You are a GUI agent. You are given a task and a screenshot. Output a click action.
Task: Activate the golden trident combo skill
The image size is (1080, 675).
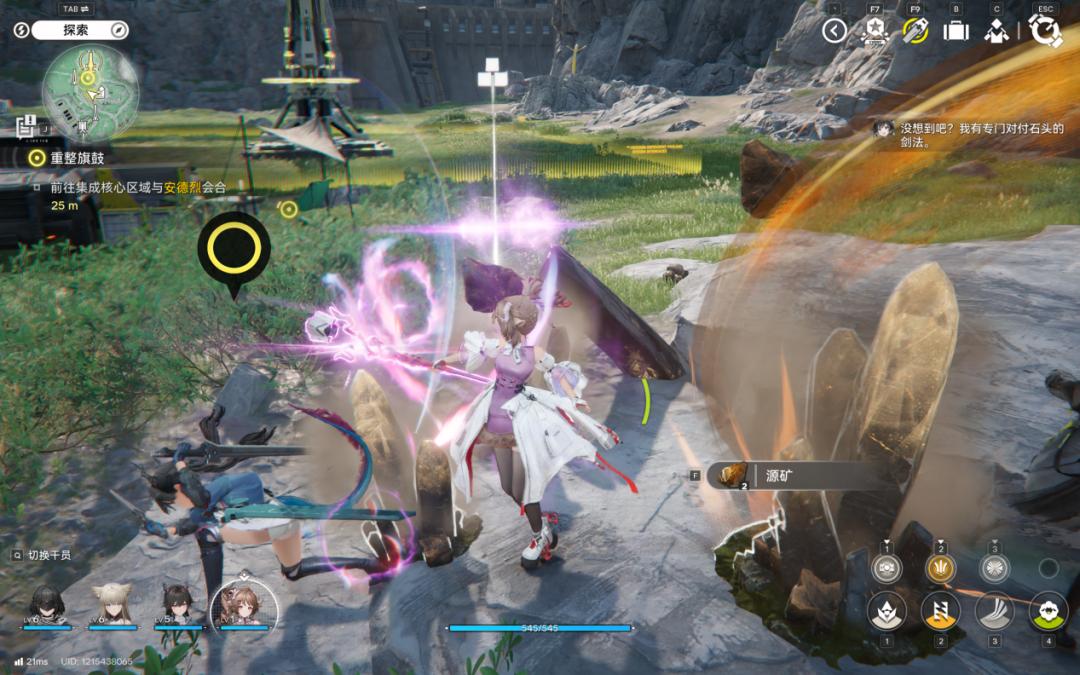click(x=940, y=567)
